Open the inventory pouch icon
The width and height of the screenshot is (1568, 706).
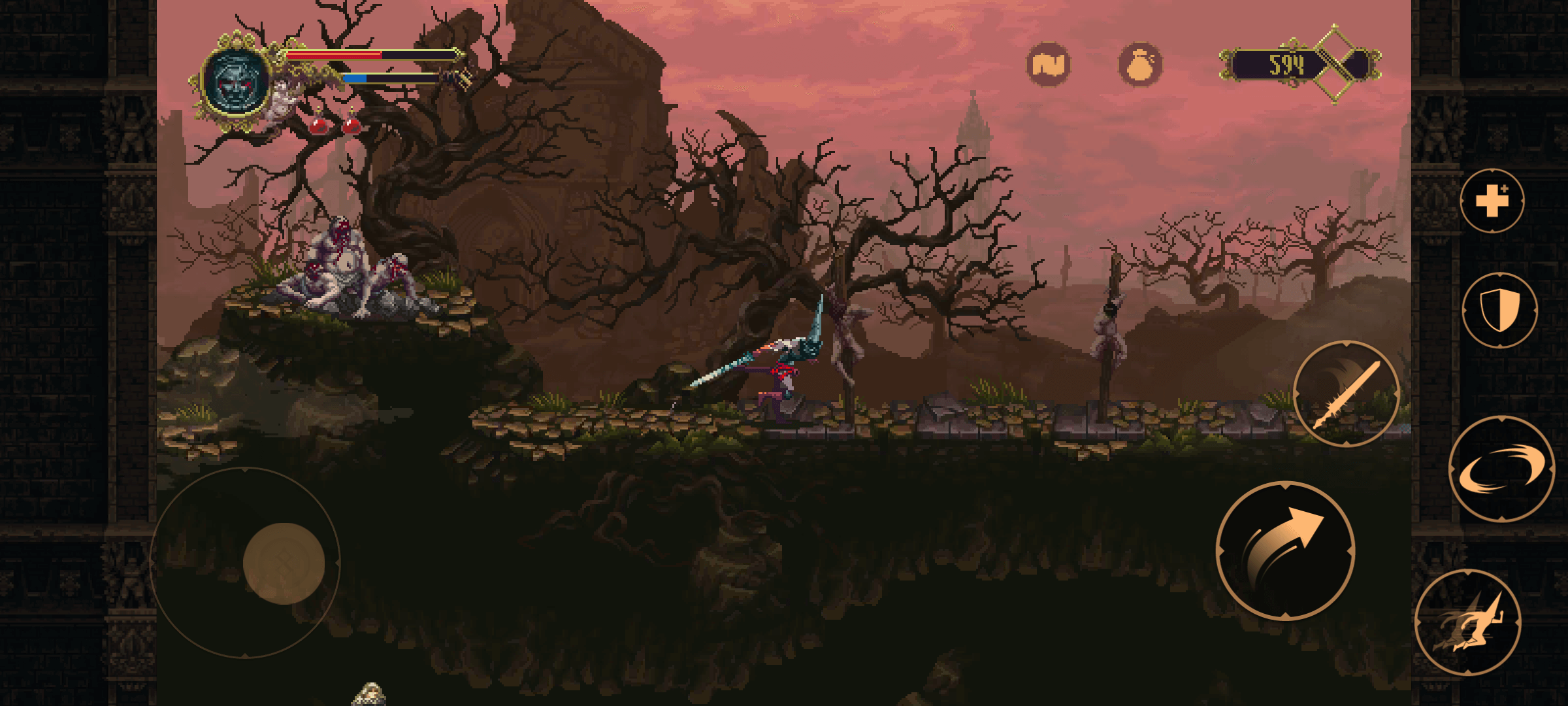pos(1140,65)
